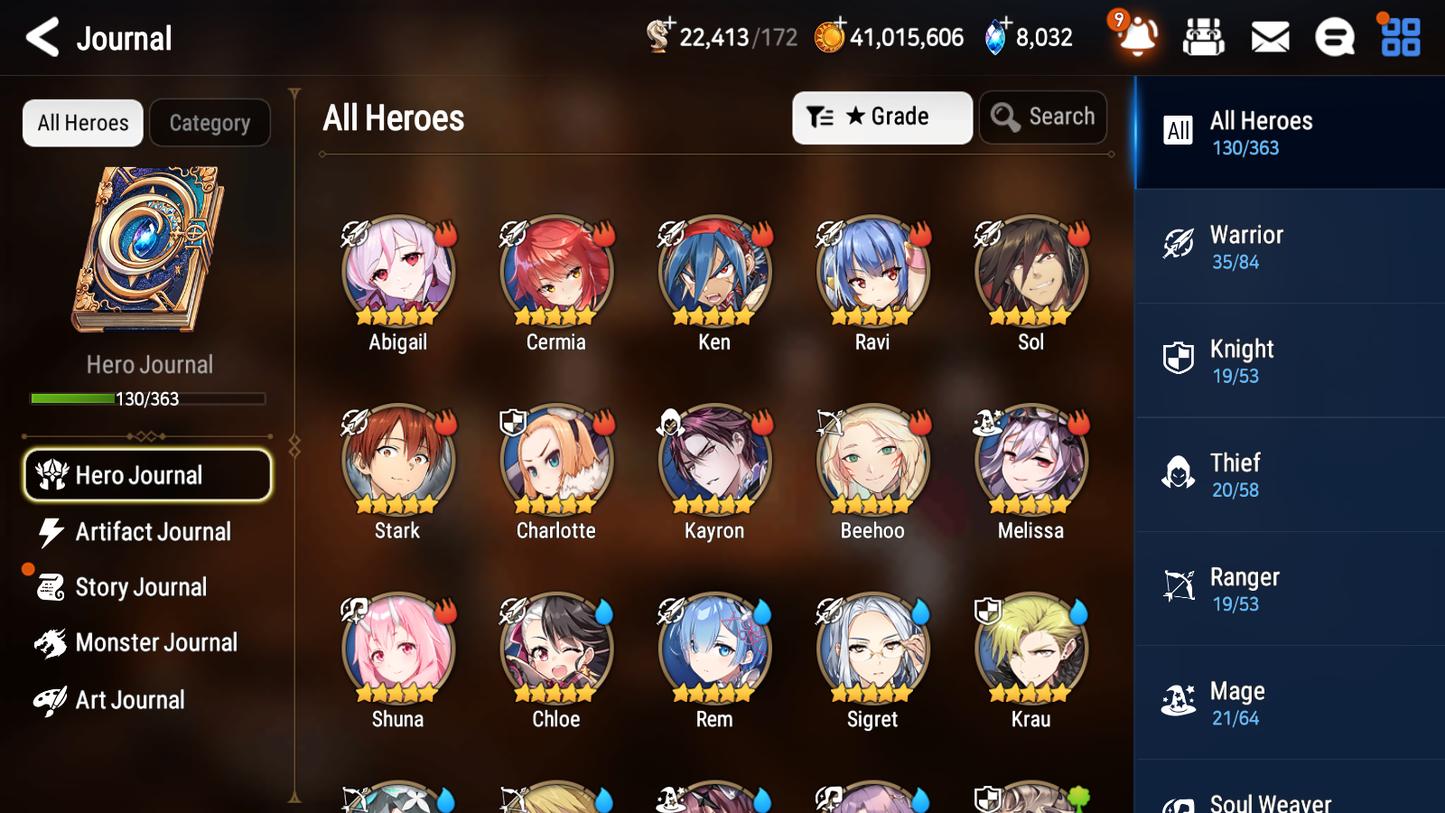Viewport: 1445px width, 813px height.
Task: Select the All Heroes filter toggle
Action: tap(82, 122)
